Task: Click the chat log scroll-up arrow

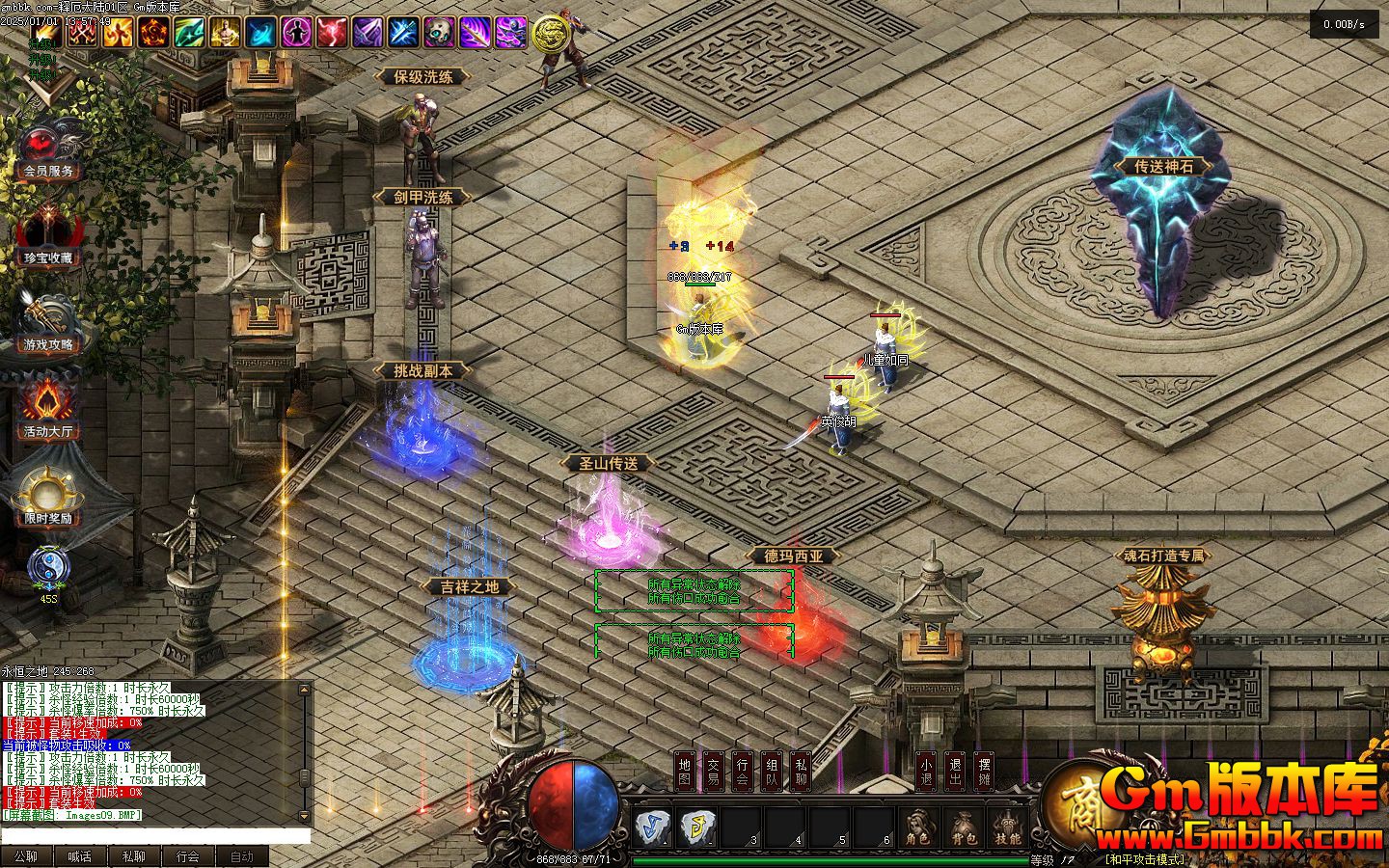Action: point(305,691)
